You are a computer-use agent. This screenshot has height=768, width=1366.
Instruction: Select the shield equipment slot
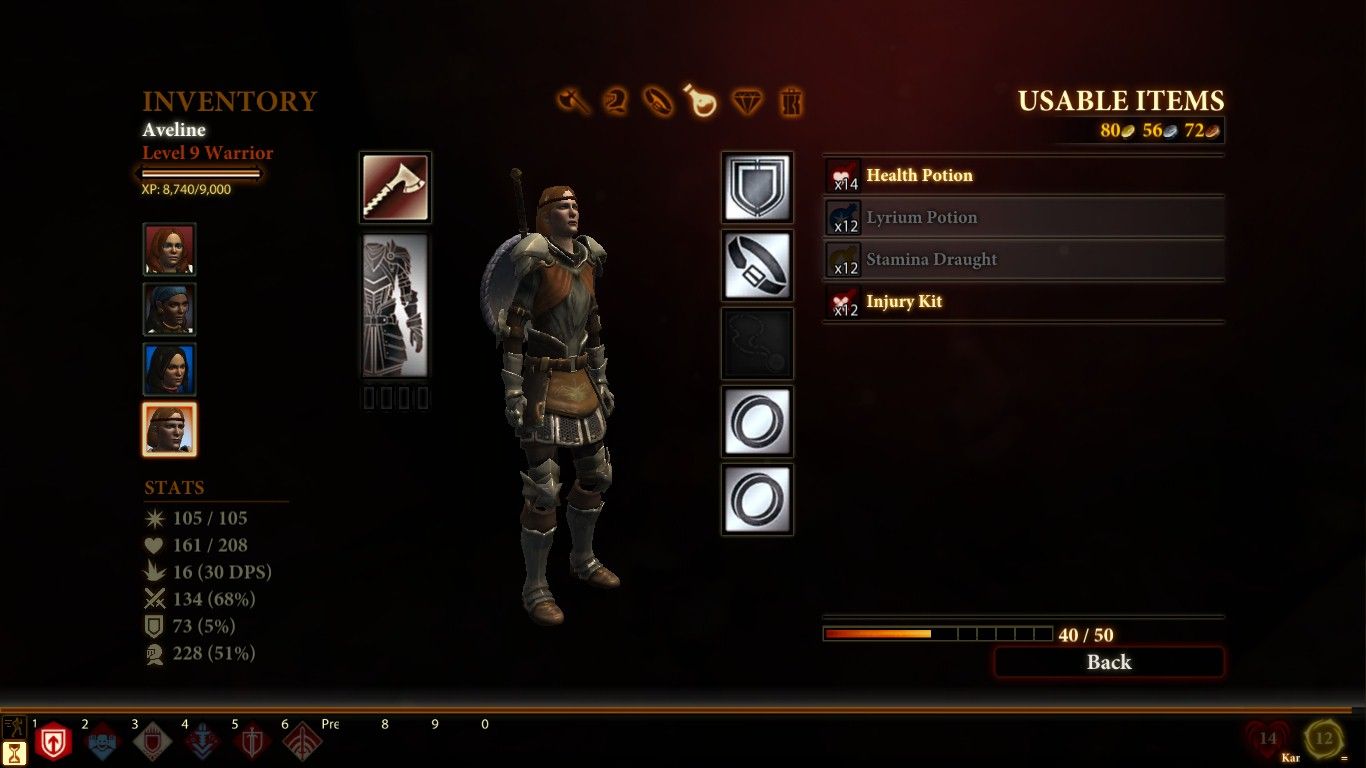(x=757, y=188)
